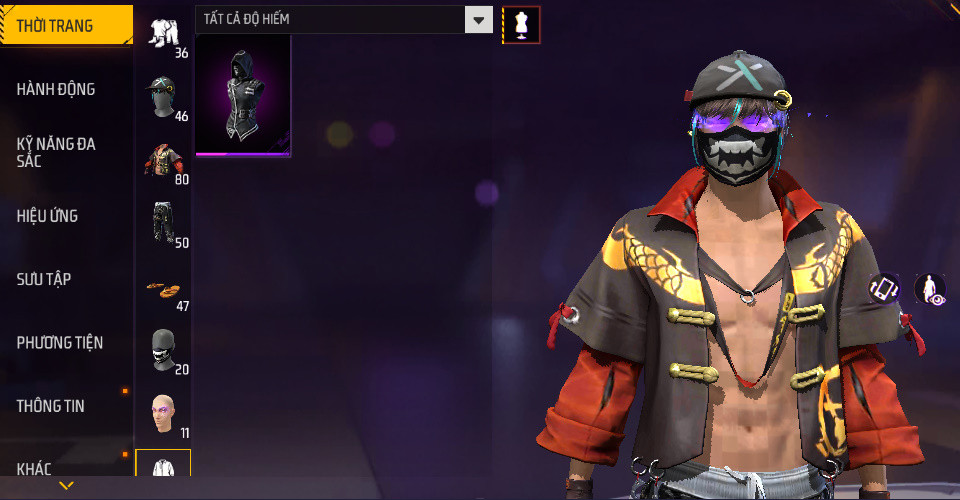Open the orange sandals footwear category
Screen dimensions: 960x500
tap(163, 288)
